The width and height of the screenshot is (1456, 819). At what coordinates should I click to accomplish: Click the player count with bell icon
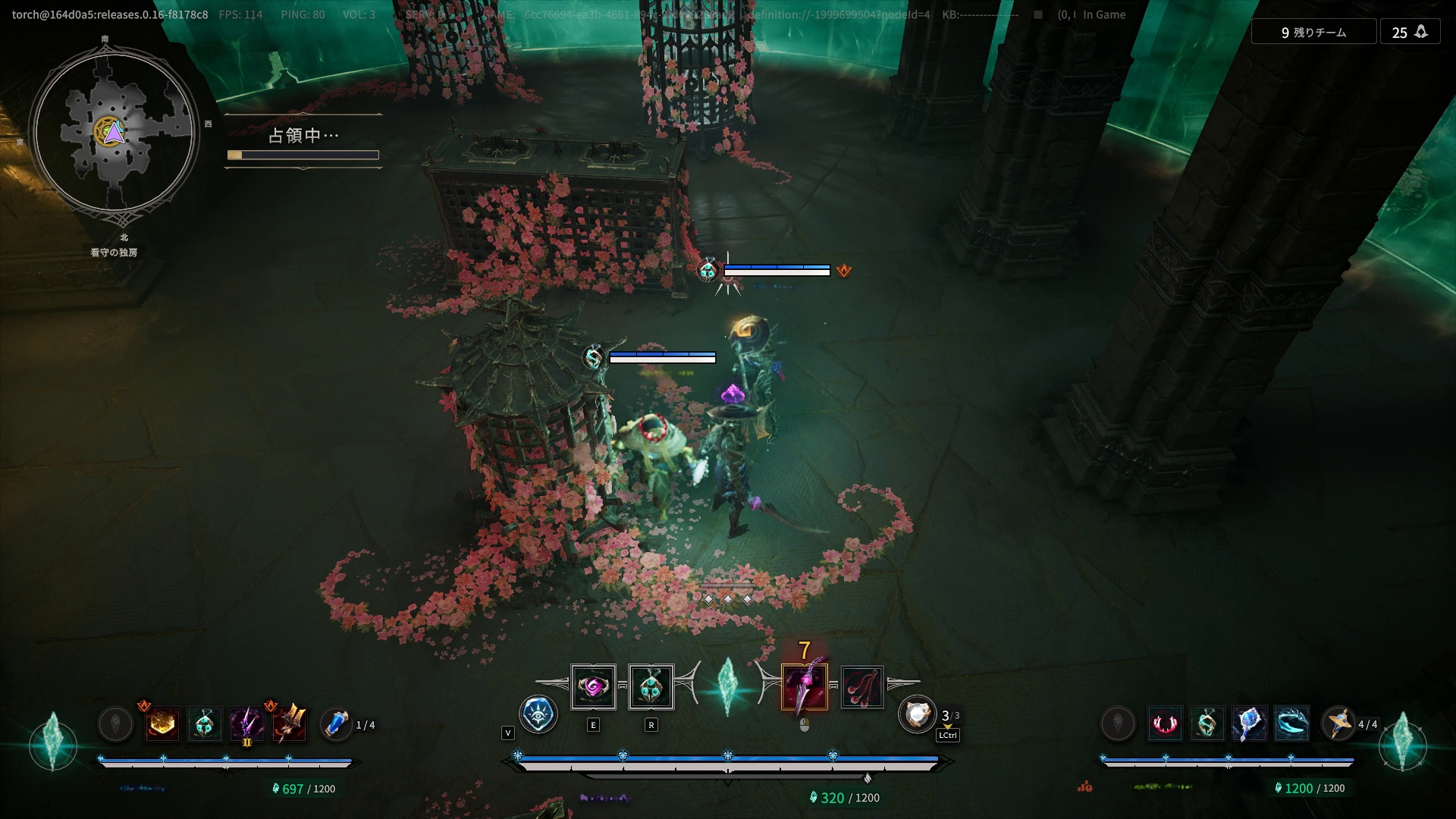tap(1410, 33)
